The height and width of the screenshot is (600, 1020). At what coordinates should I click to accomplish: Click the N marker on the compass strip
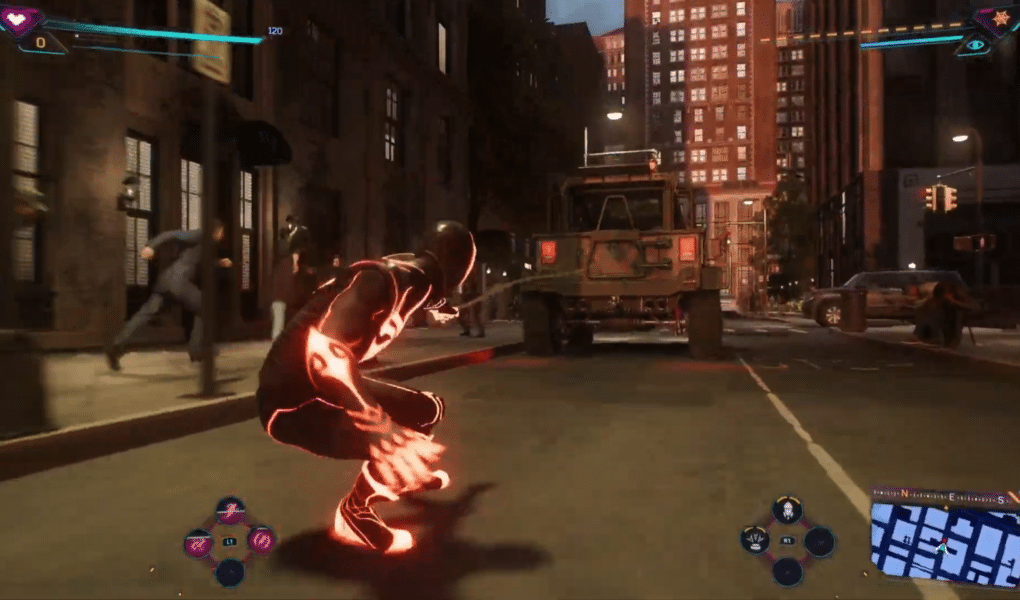click(x=904, y=495)
